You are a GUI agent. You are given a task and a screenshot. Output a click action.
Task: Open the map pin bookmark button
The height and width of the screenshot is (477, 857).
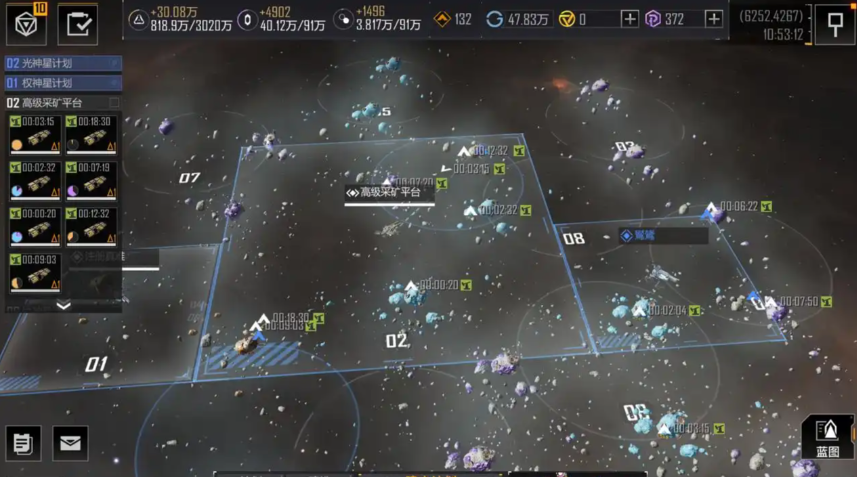pos(834,25)
